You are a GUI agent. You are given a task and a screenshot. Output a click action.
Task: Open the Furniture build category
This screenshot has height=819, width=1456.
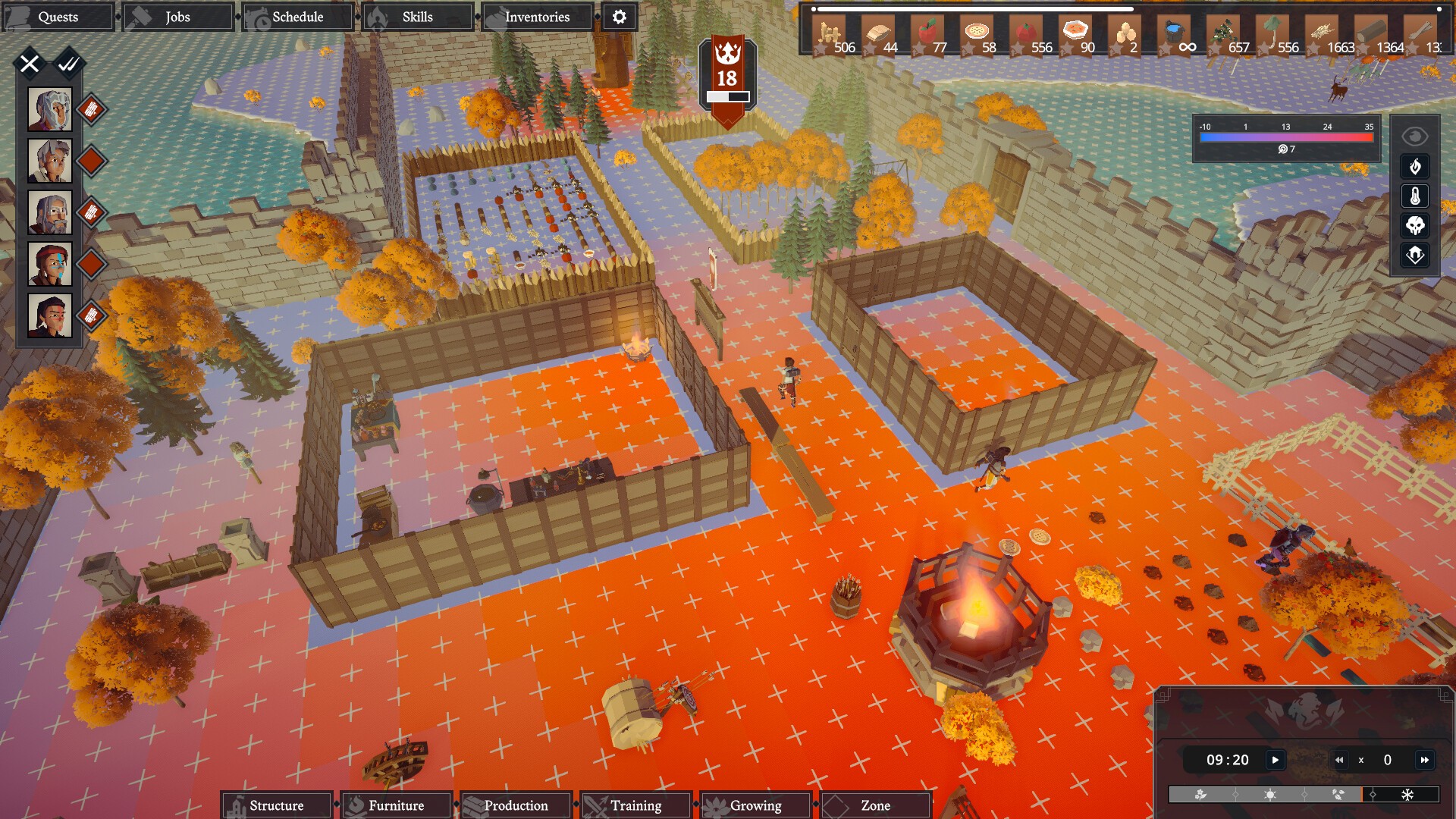[x=397, y=805]
